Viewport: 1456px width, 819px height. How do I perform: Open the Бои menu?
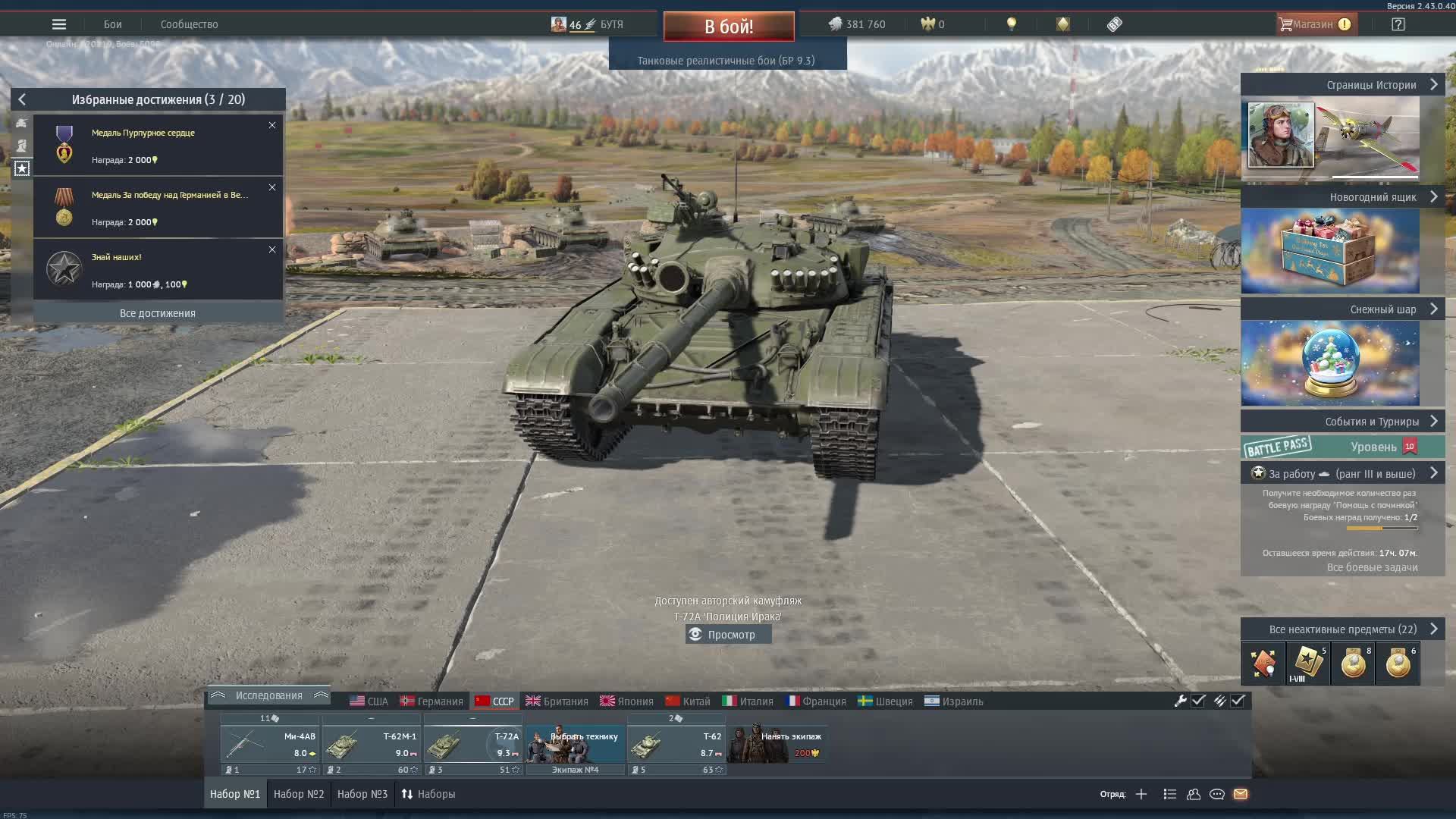(x=113, y=24)
